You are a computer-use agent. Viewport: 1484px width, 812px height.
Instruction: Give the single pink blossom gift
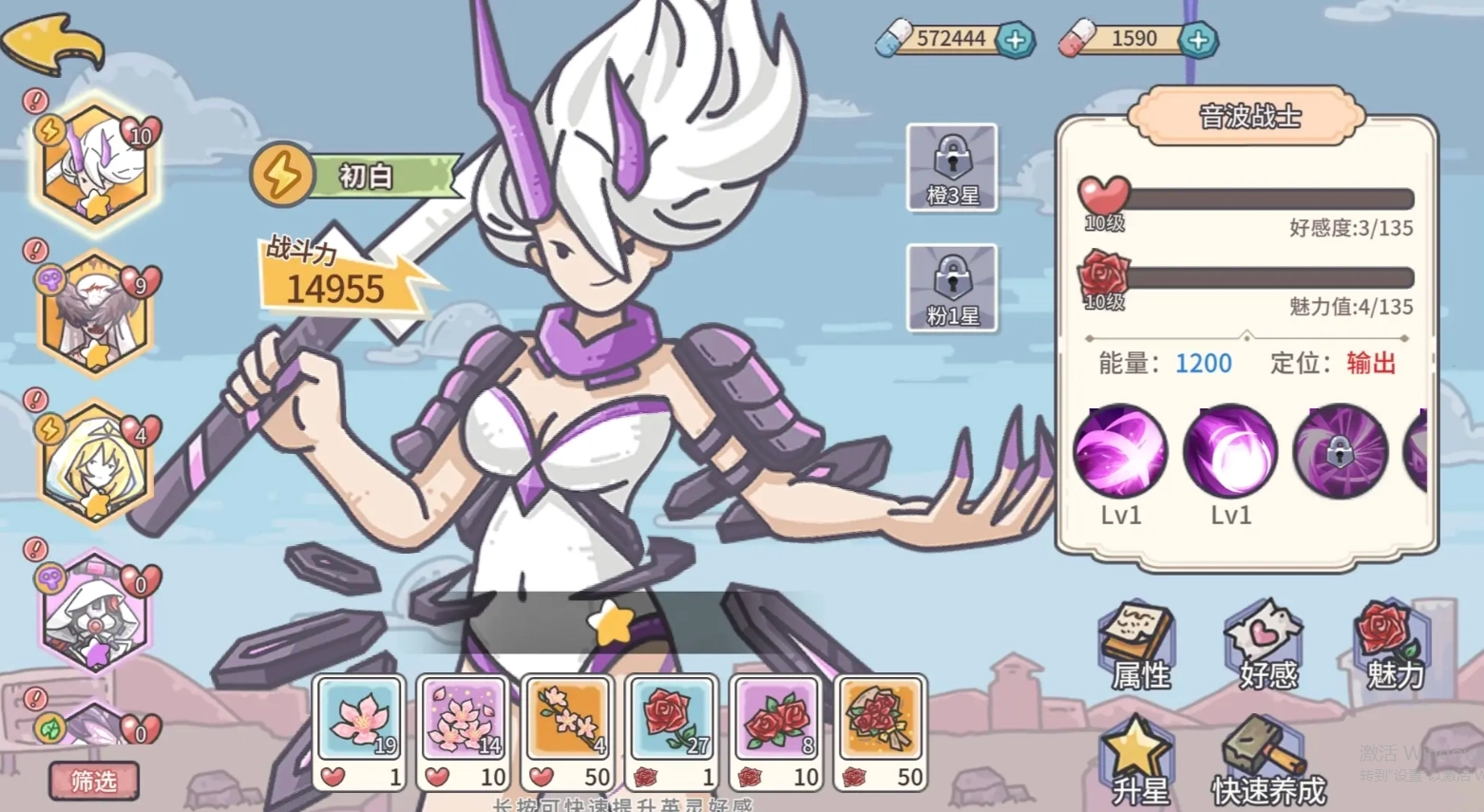pos(360,732)
